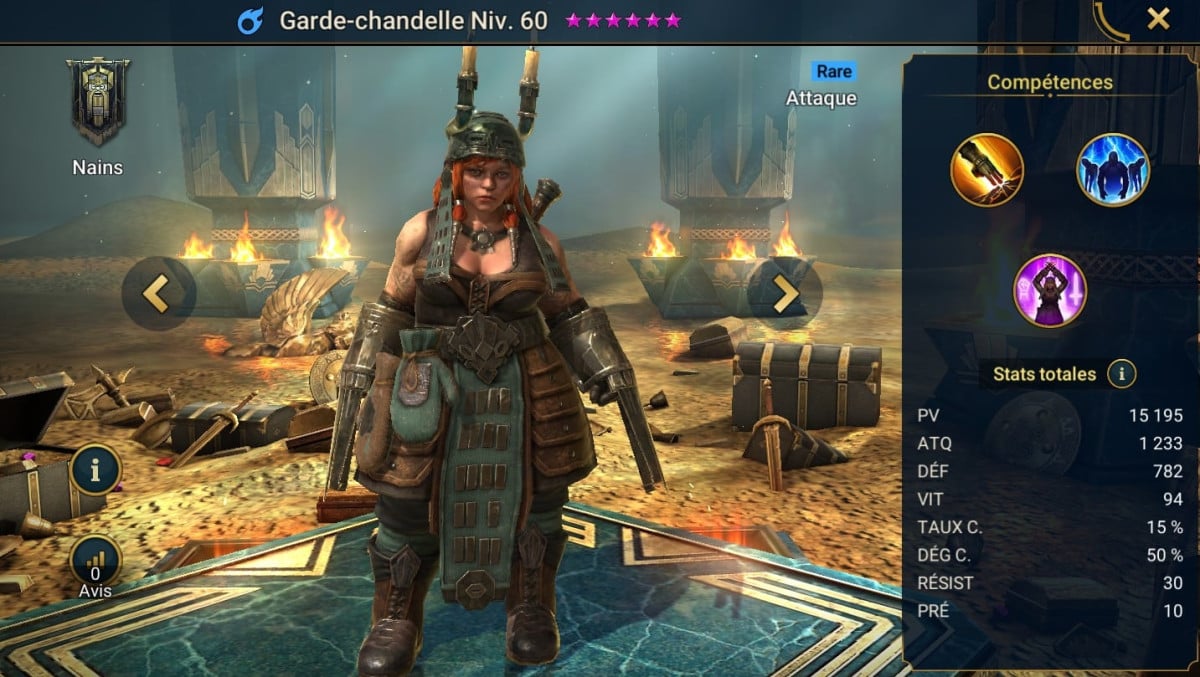The height and width of the screenshot is (677, 1200).
Task: Close the champion screen with the X
Action: [x=1158, y=19]
